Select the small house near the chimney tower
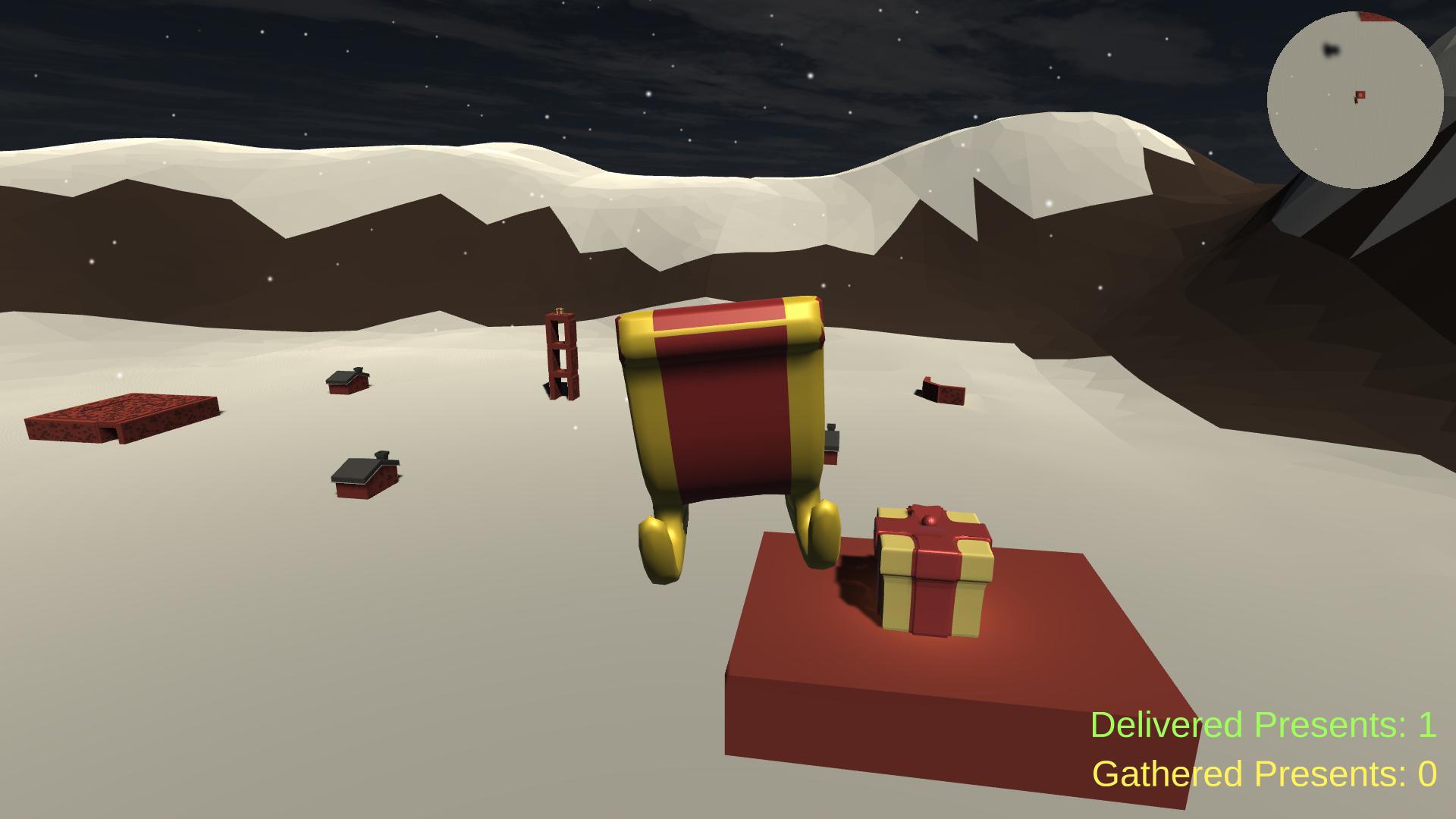This screenshot has height=819, width=1456. coord(347,383)
